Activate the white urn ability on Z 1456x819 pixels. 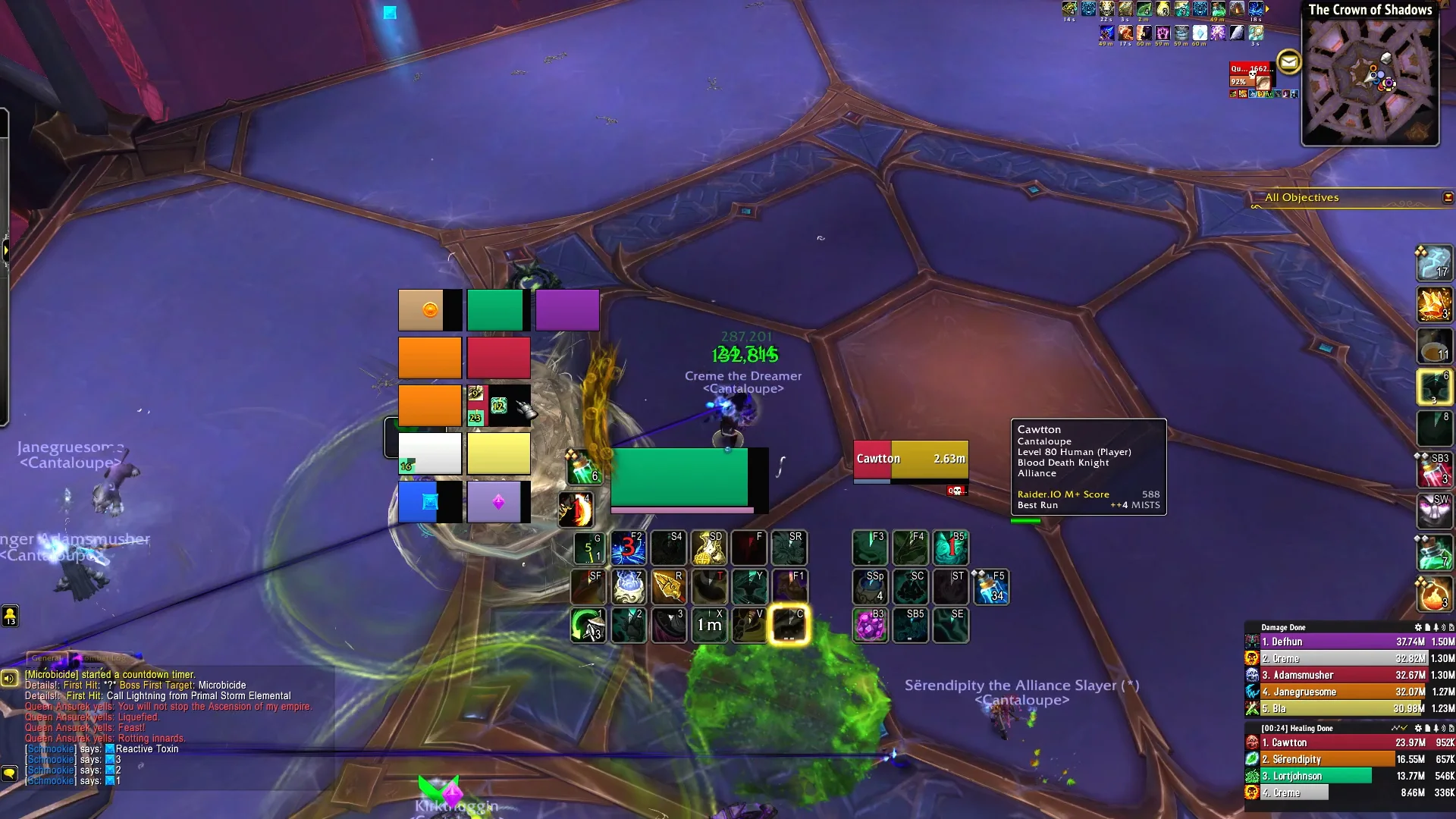click(x=628, y=587)
